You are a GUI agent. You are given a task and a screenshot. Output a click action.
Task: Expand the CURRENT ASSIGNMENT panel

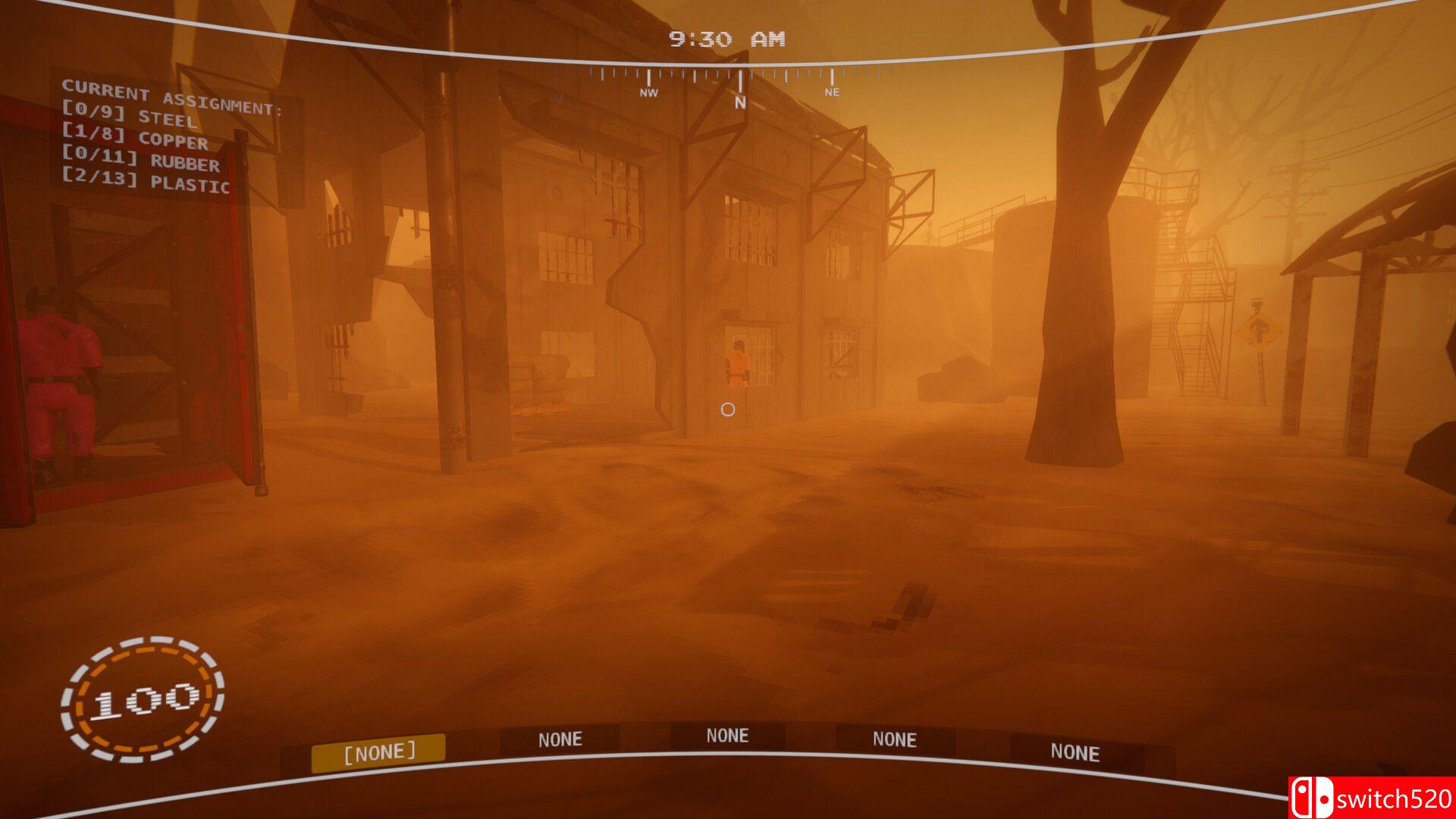[175, 96]
